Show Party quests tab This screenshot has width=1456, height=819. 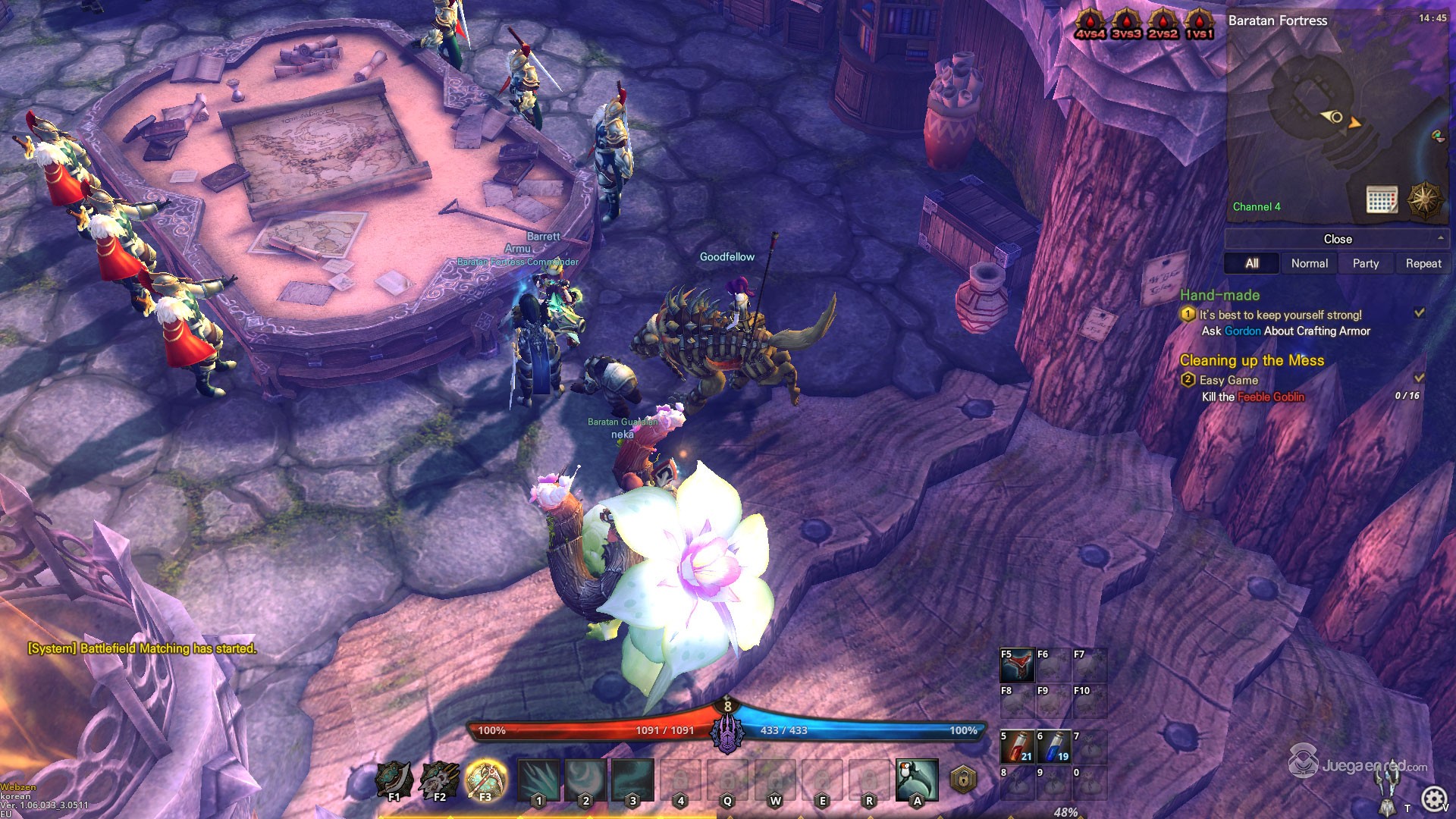pos(1365,263)
